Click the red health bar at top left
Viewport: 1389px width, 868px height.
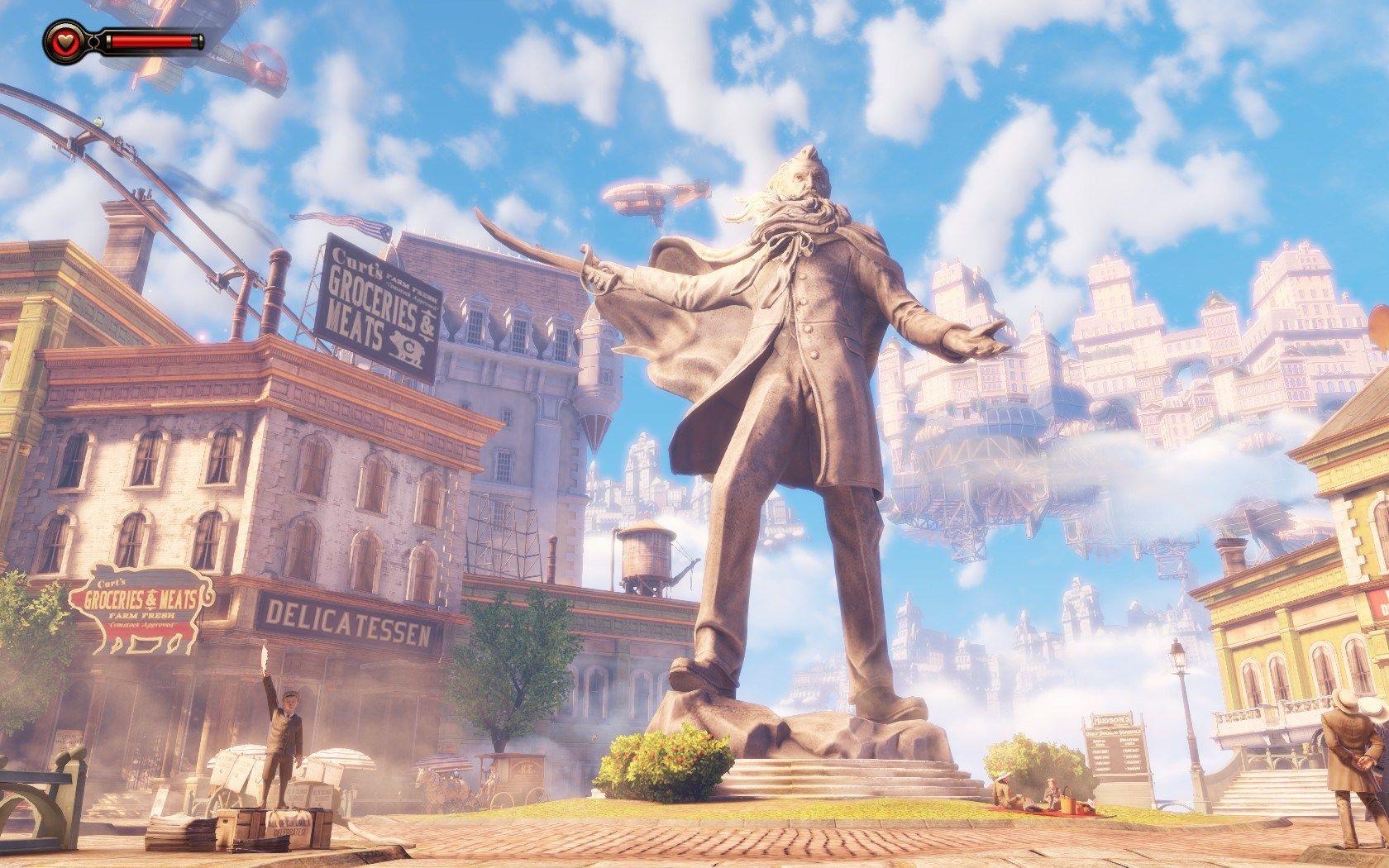click(153, 39)
